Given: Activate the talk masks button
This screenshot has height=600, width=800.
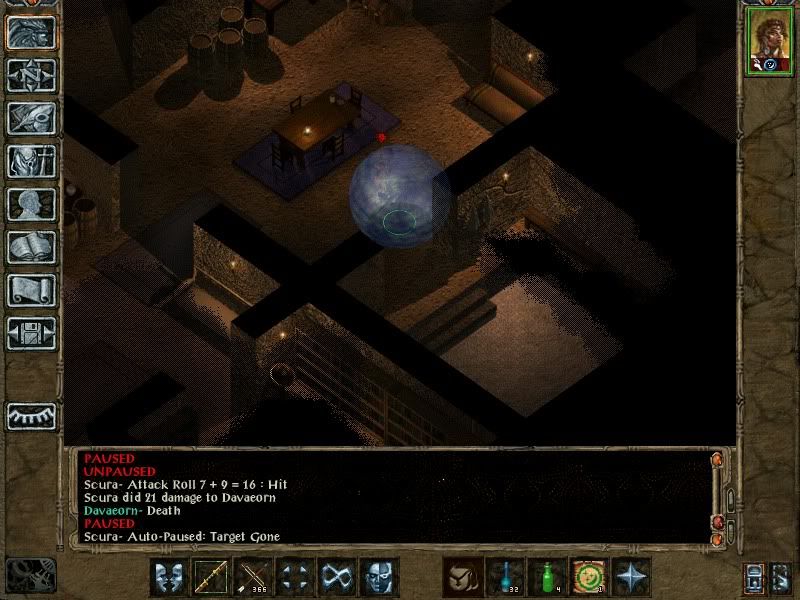Looking at the screenshot, I should click(x=168, y=577).
